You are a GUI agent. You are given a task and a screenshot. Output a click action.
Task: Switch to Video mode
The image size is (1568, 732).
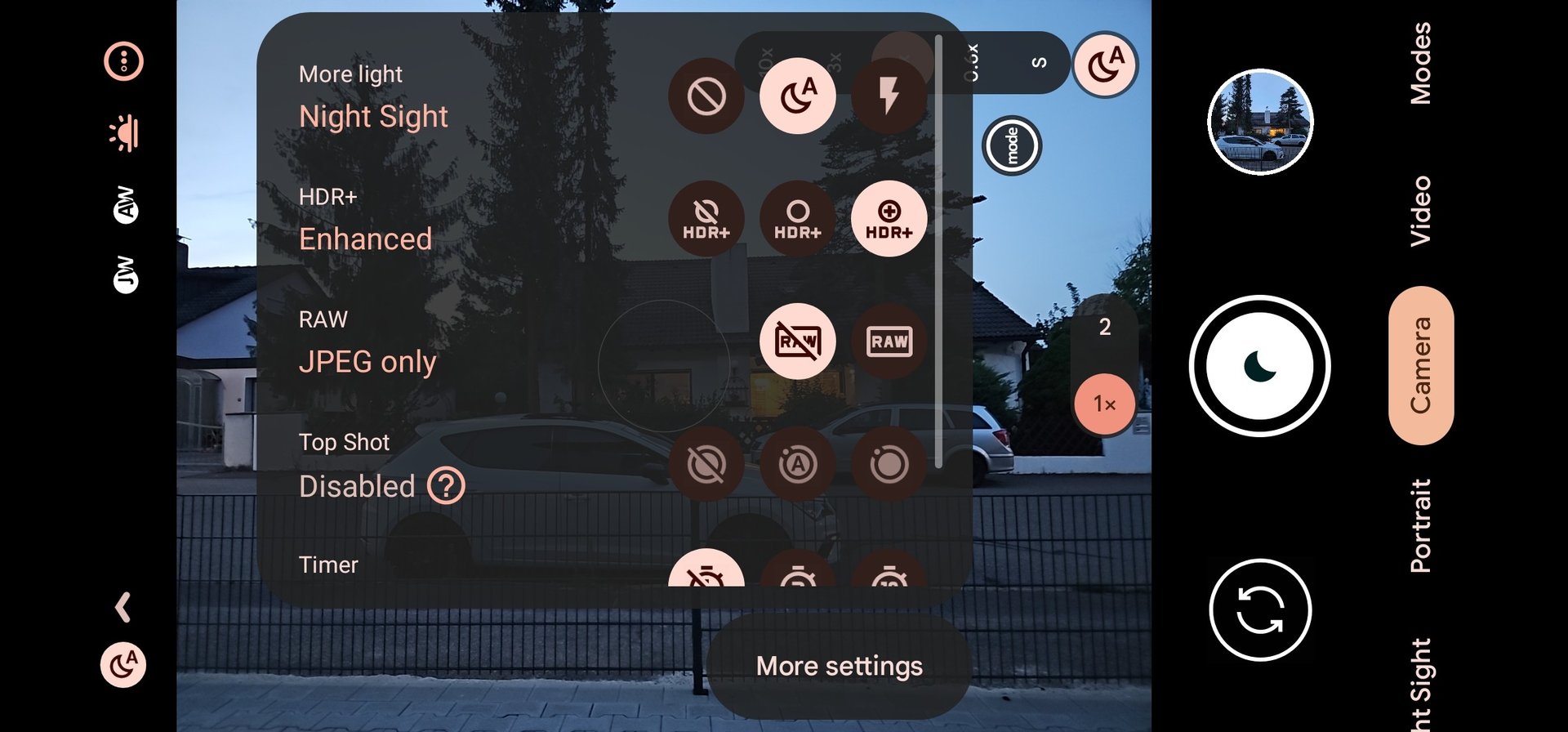tap(1421, 210)
